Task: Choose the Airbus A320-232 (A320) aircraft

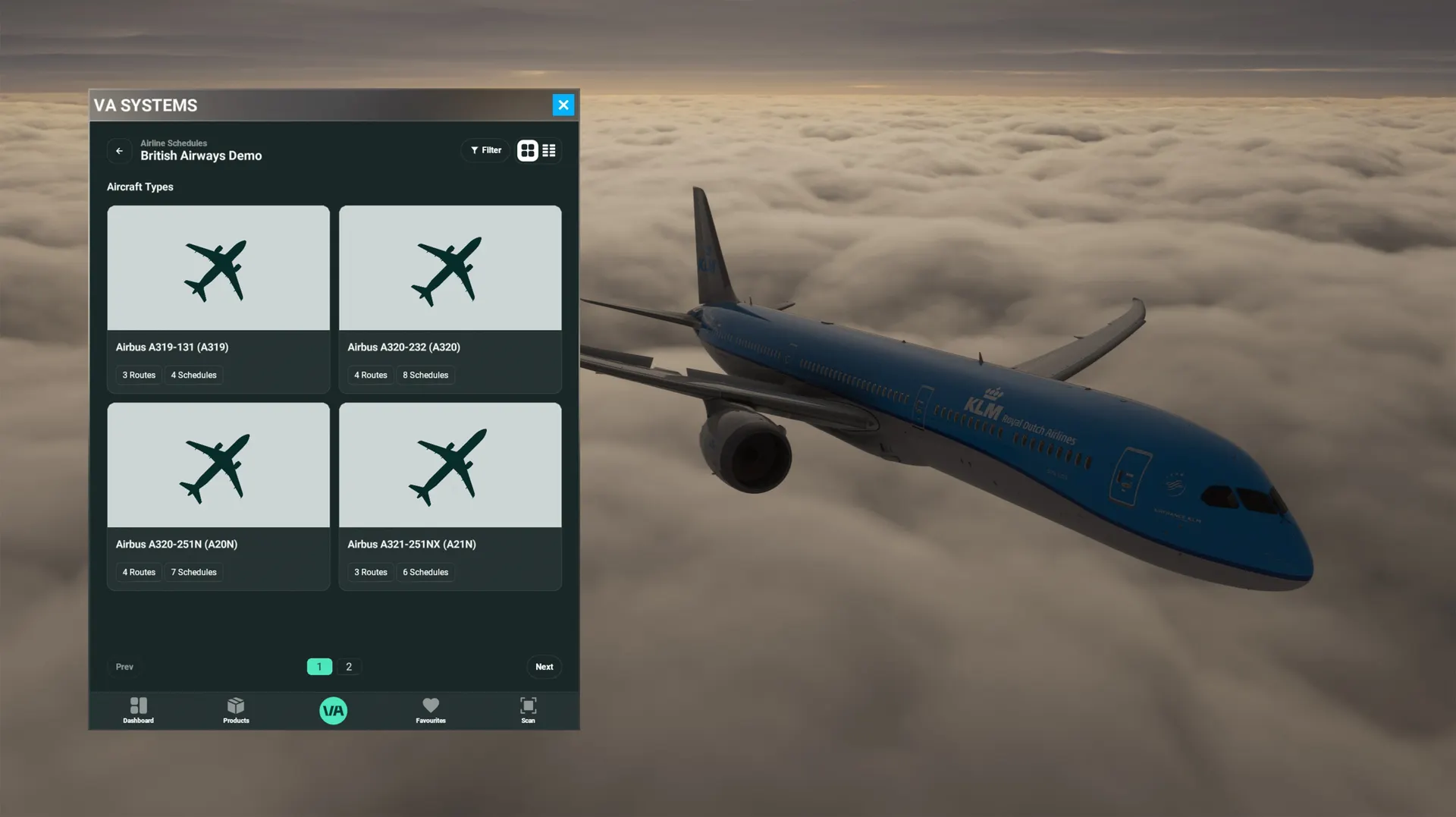Action: click(x=450, y=298)
